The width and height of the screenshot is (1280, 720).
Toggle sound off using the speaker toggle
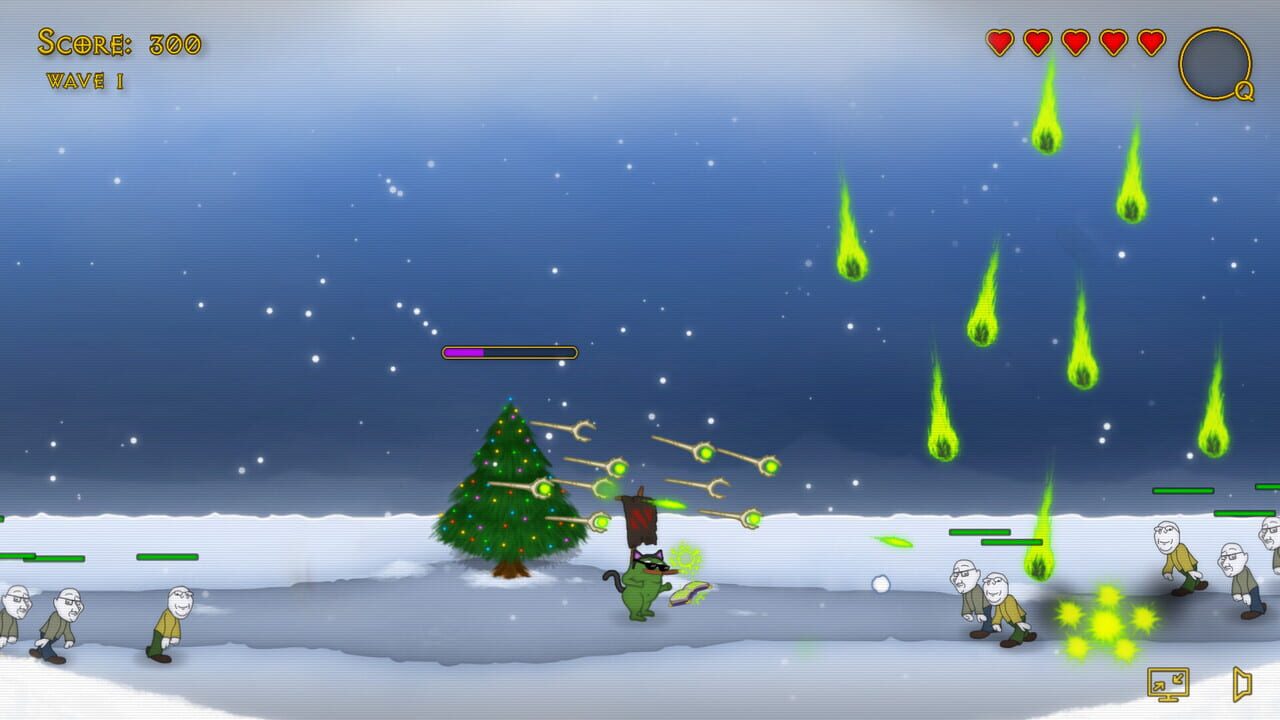(x=1241, y=683)
